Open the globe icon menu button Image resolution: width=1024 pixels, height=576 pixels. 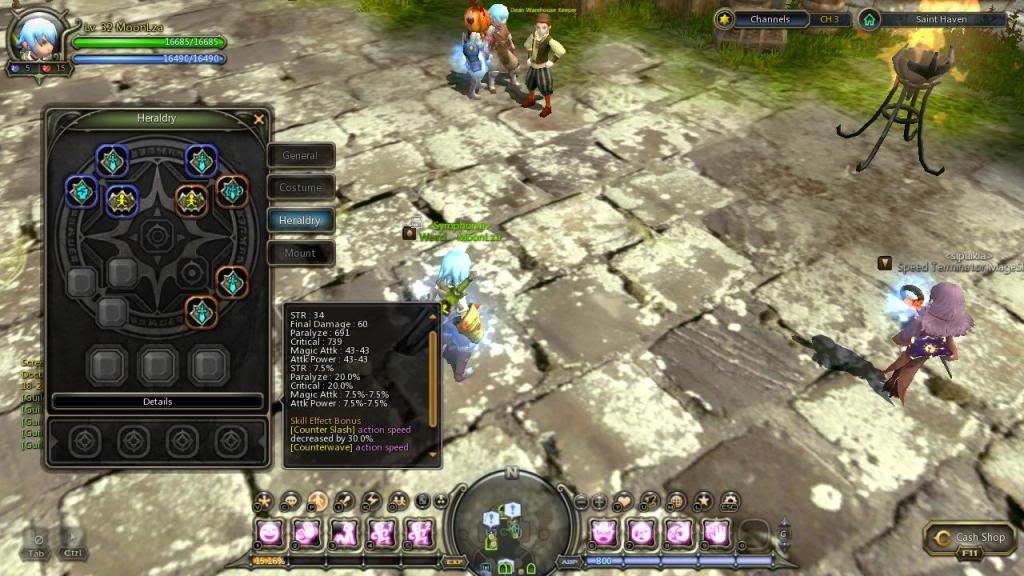(x=676, y=500)
